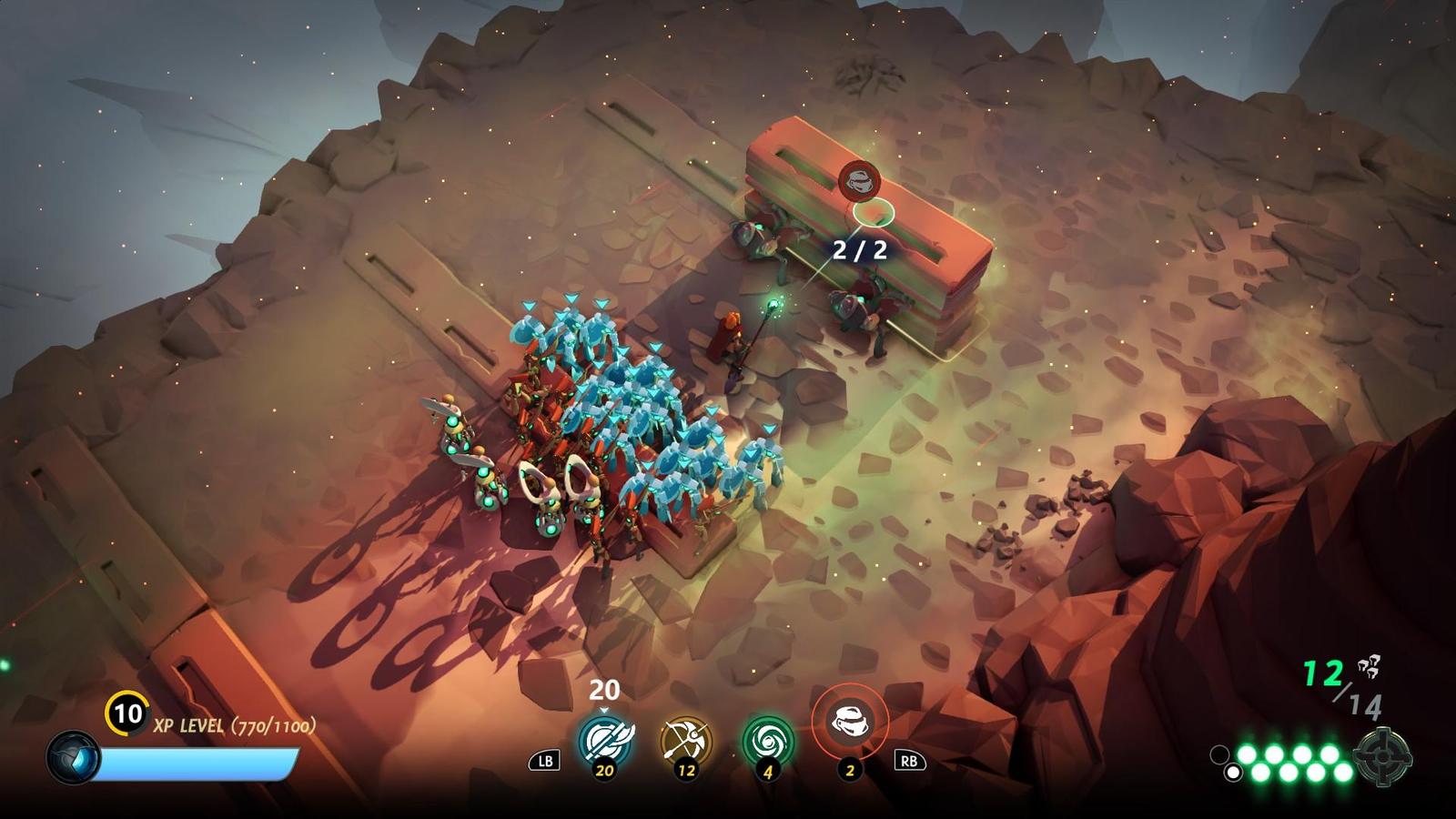
Task: Select the red helmet guardian group
Action: coord(849,723)
